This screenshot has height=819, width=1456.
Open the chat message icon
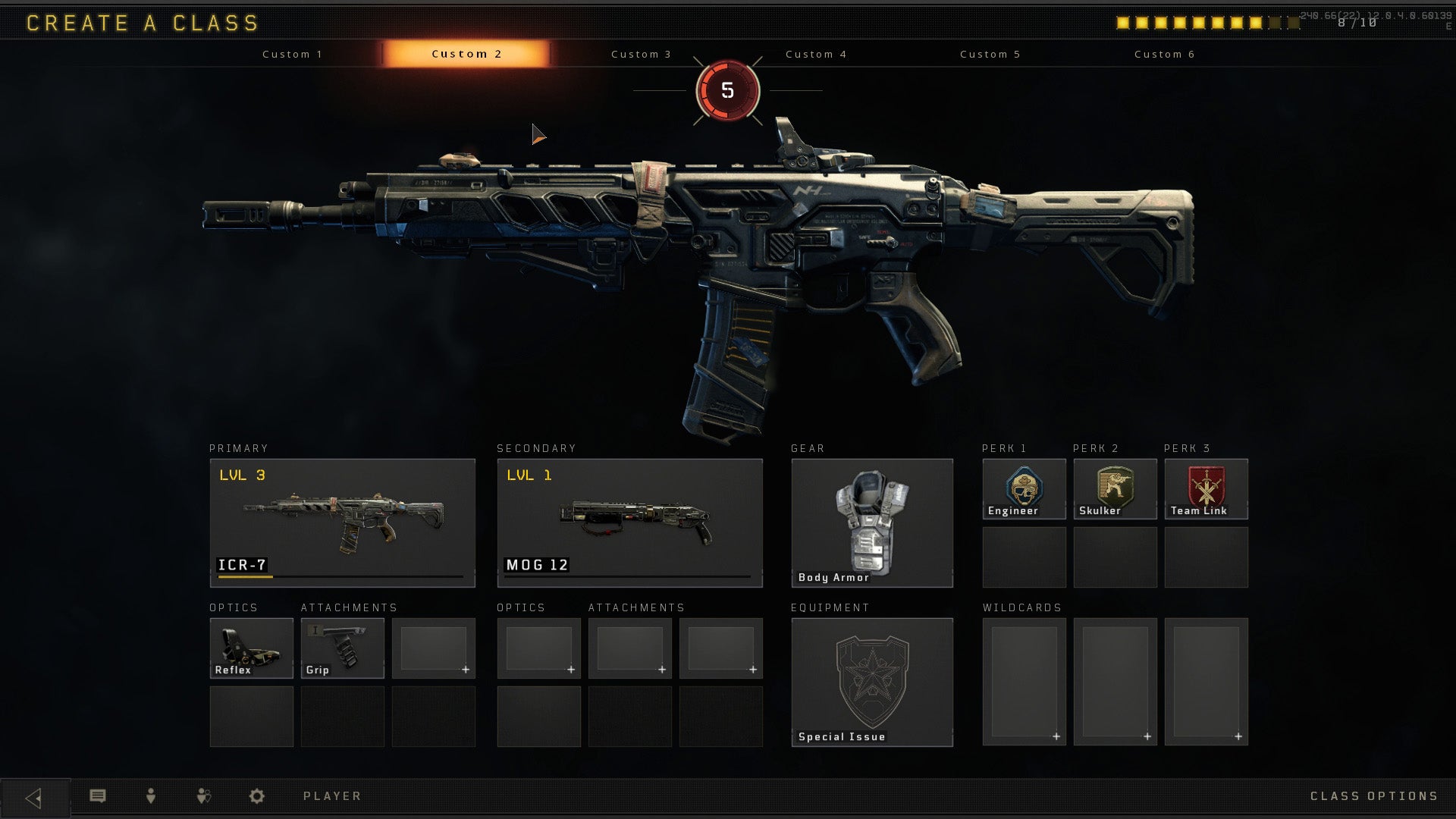coord(98,796)
